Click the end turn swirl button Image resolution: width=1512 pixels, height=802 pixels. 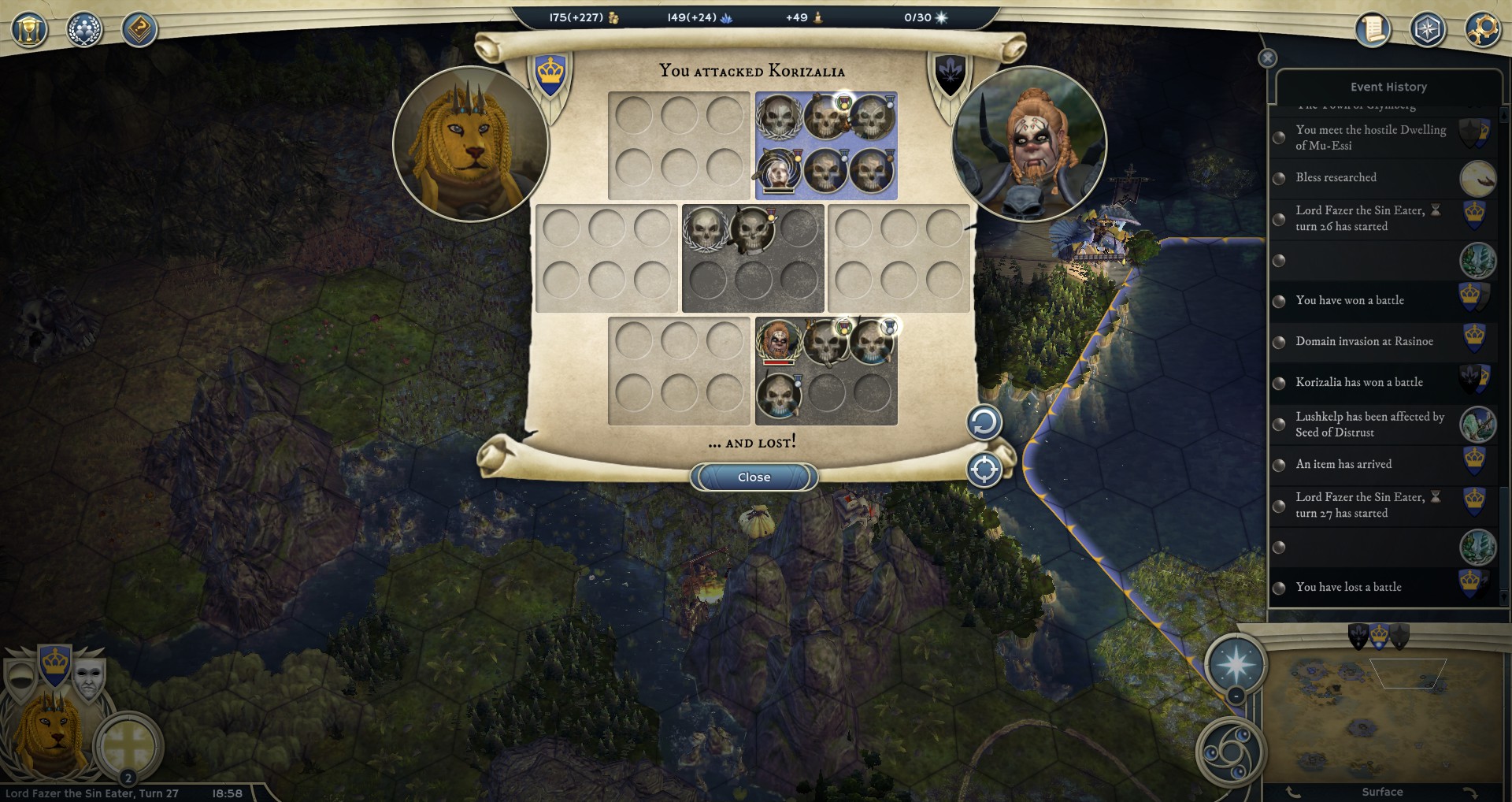pyautogui.click(x=1231, y=752)
